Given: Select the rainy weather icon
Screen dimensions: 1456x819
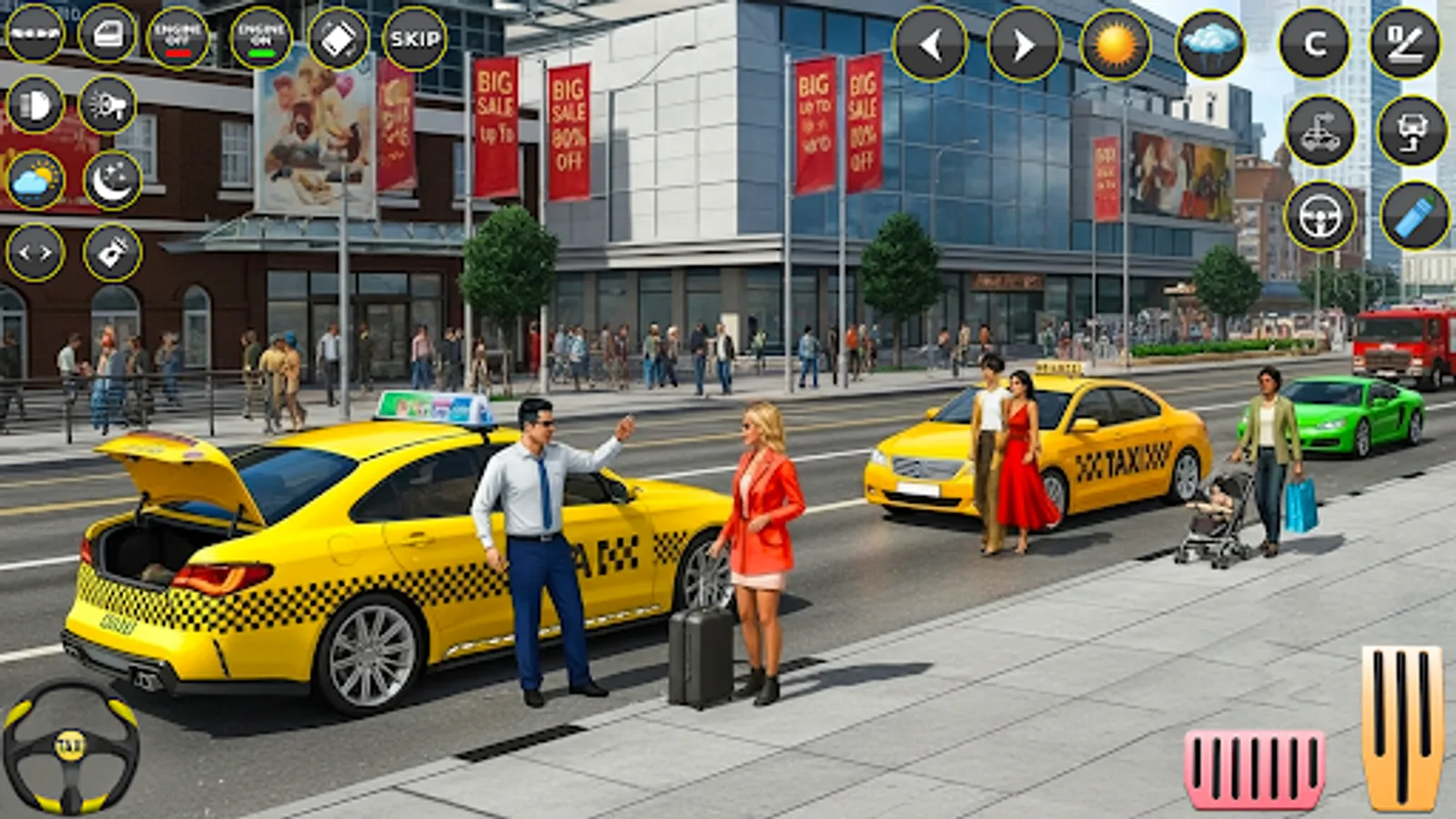Looking at the screenshot, I should point(1210,44).
